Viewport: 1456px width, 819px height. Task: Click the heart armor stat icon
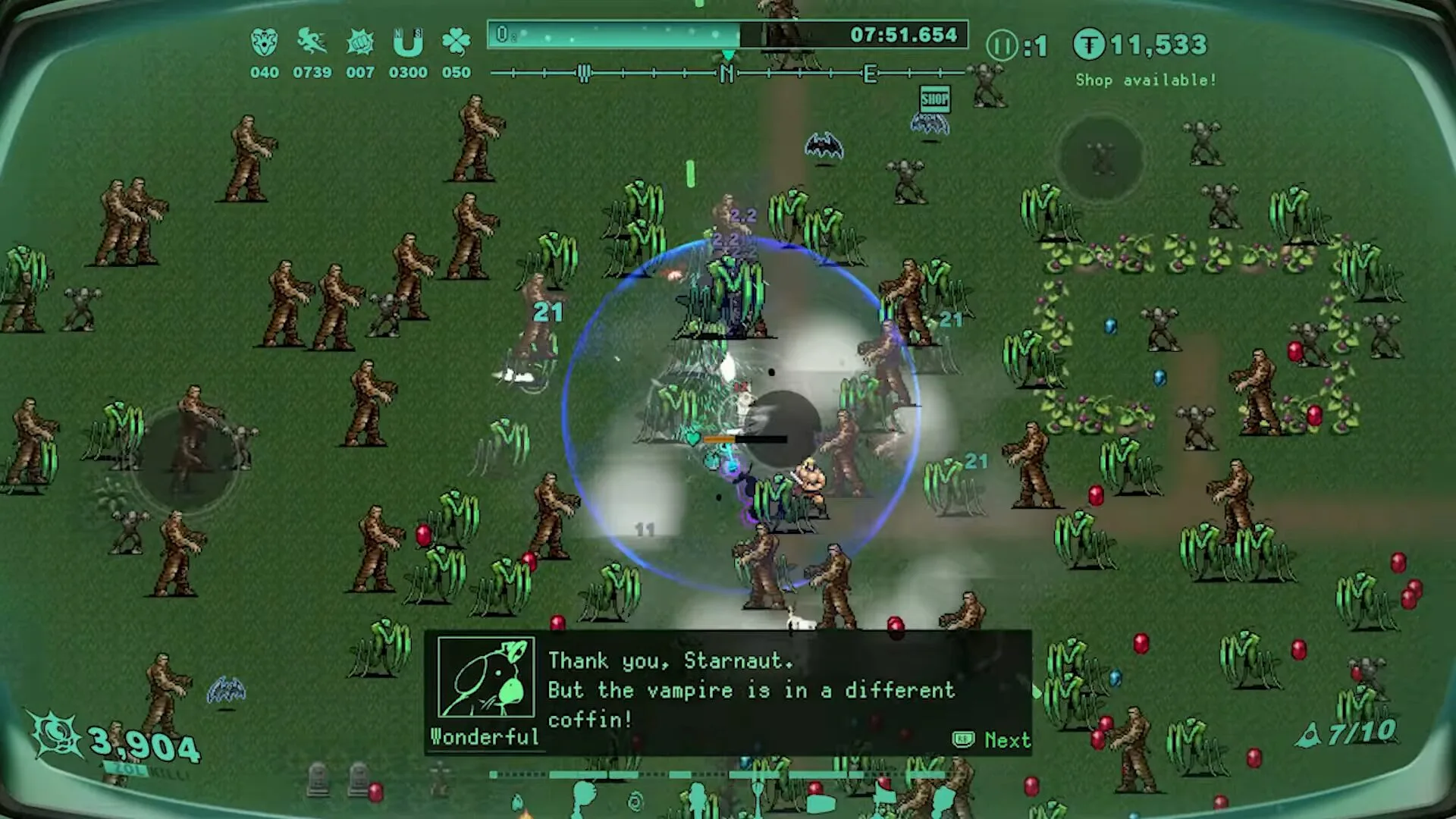tap(264, 42)
